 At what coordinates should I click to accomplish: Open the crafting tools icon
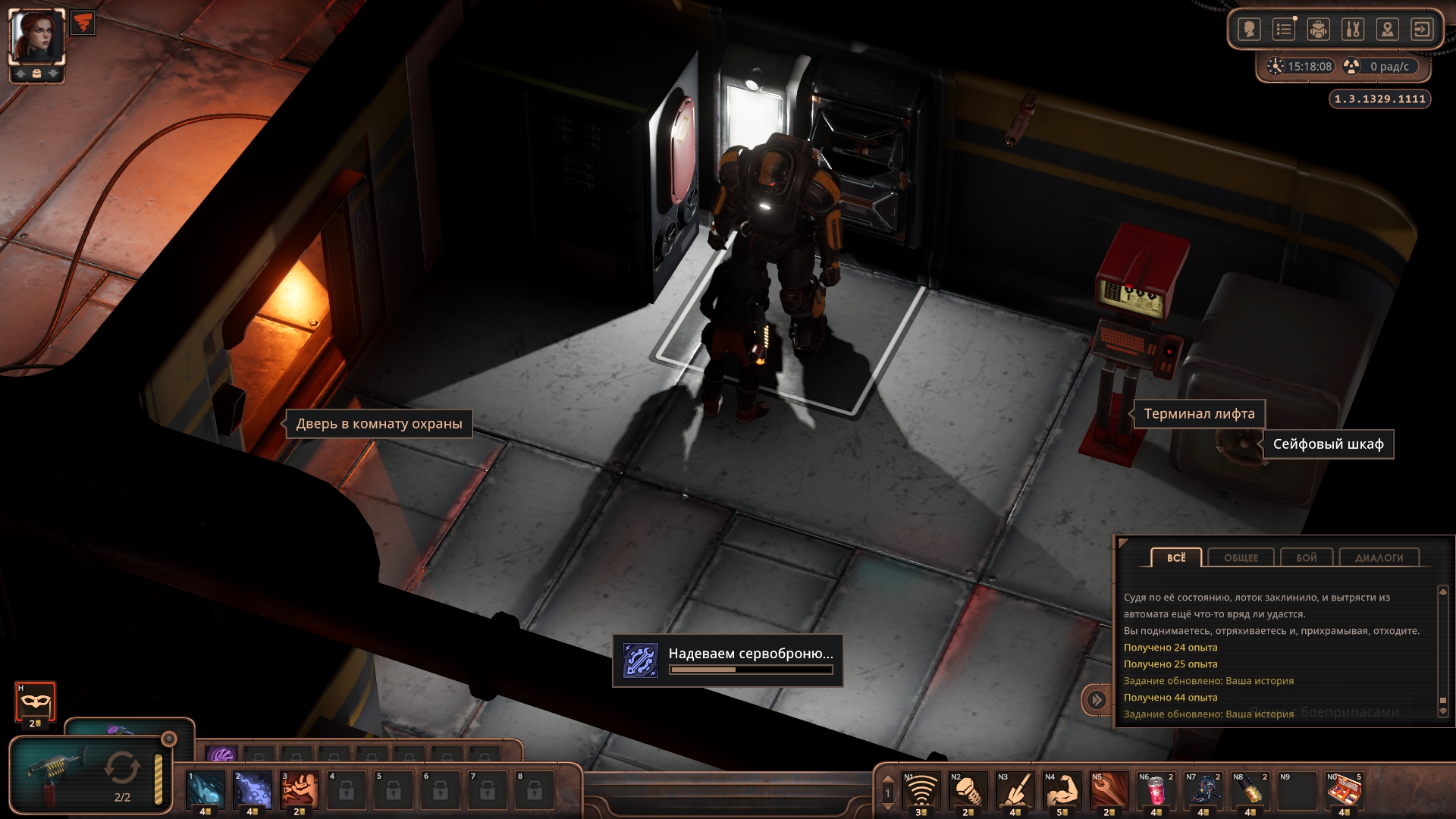(1353, 30)
